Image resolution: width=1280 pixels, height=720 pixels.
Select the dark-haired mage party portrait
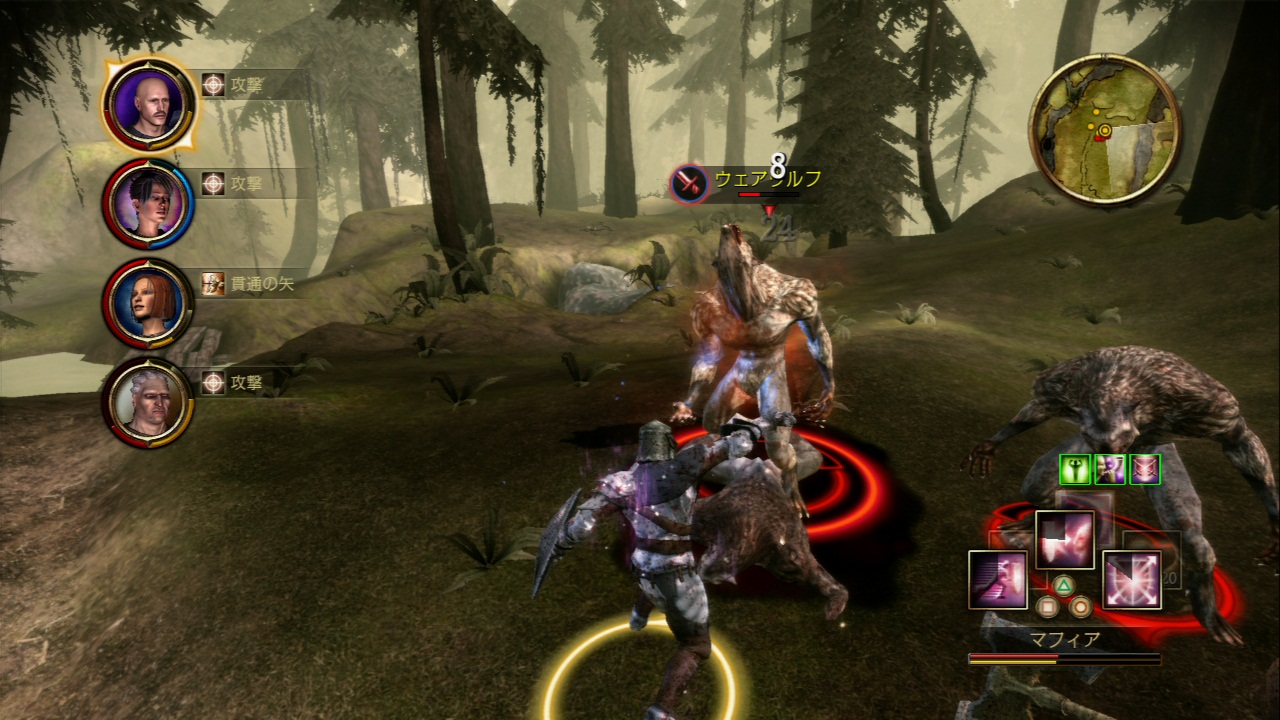point(148,204)
